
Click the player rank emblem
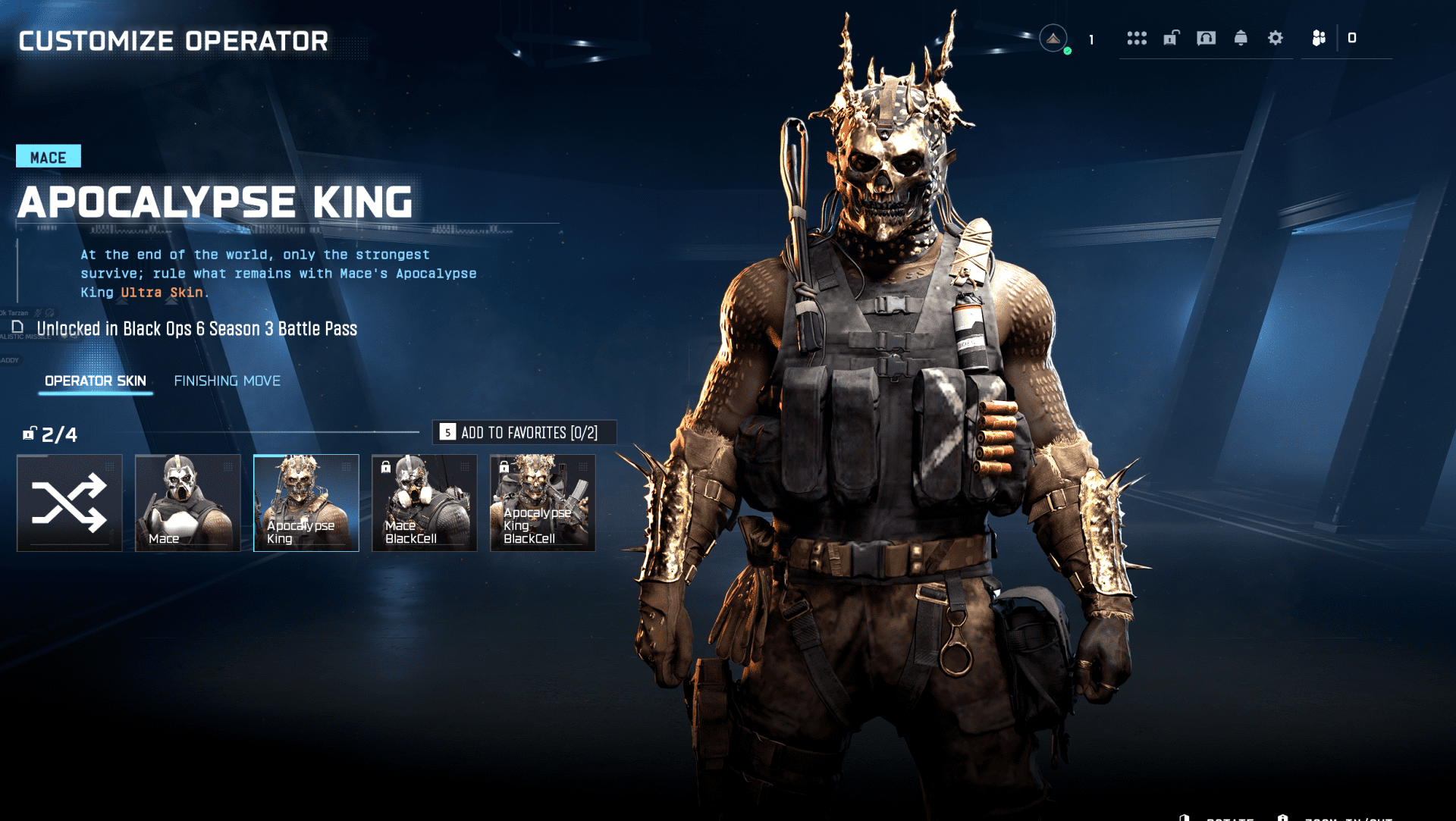(1053, 38)
